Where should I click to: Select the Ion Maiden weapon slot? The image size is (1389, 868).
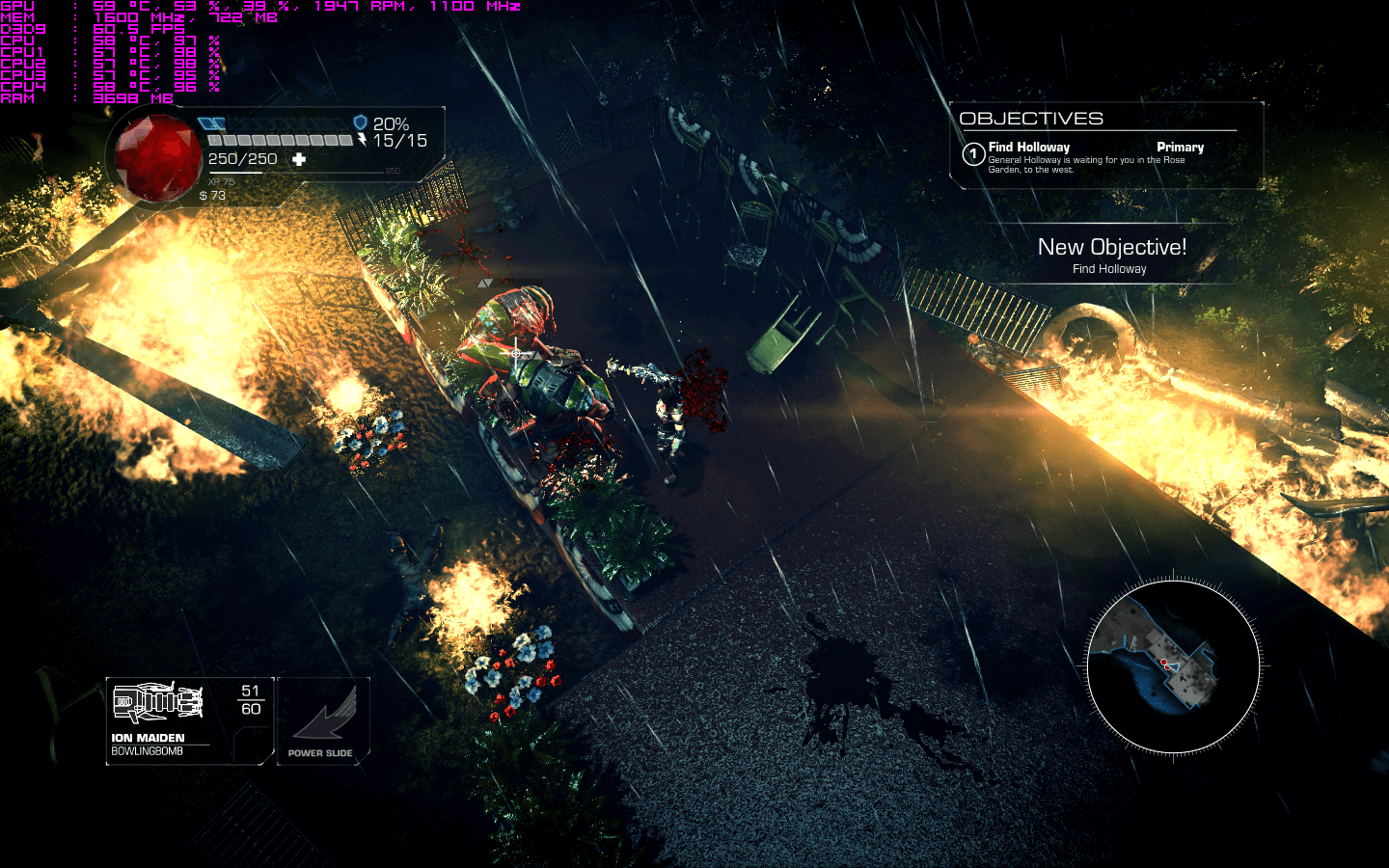[189, 719]
